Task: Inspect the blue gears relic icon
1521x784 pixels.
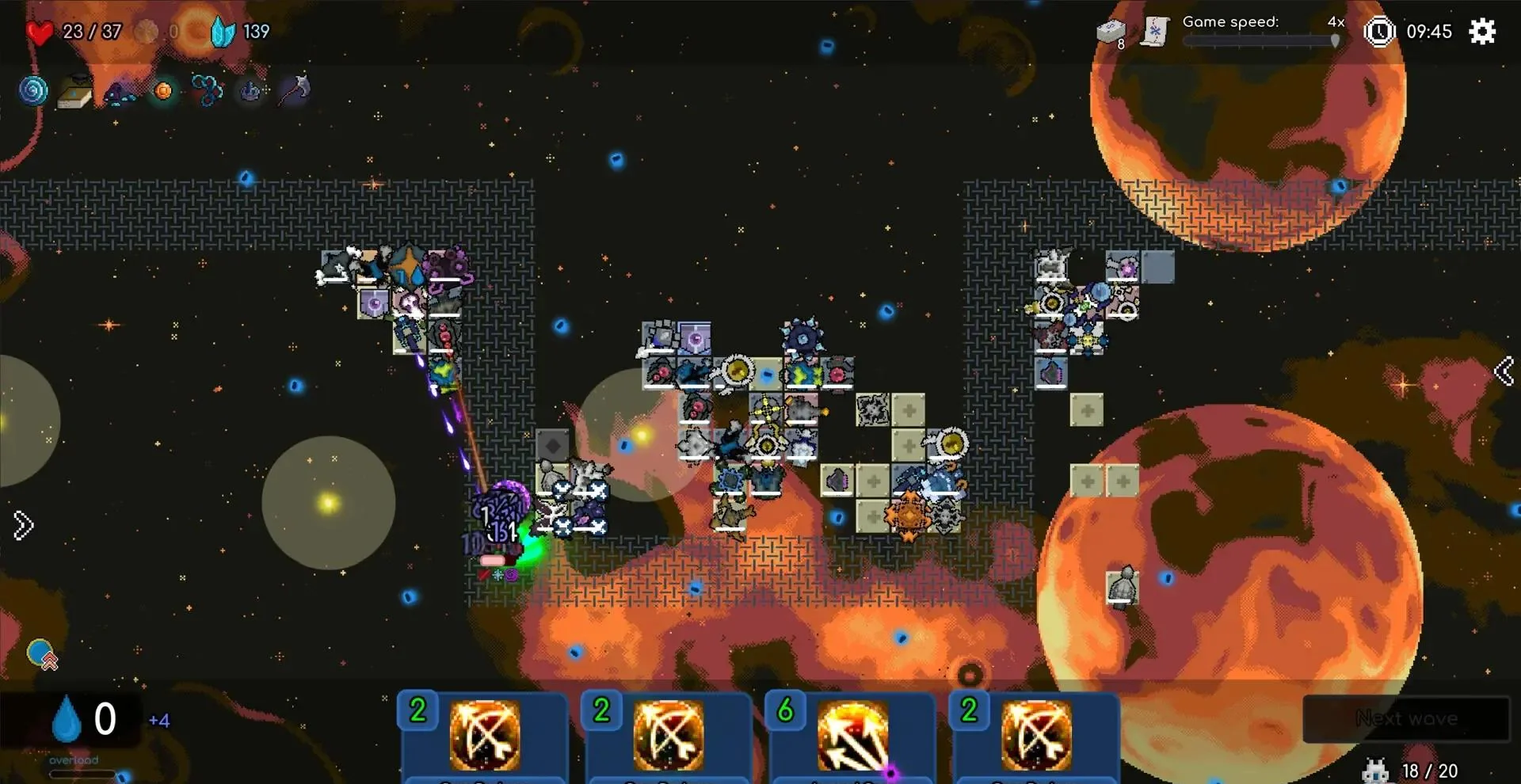Action: (x=207, y=91)
